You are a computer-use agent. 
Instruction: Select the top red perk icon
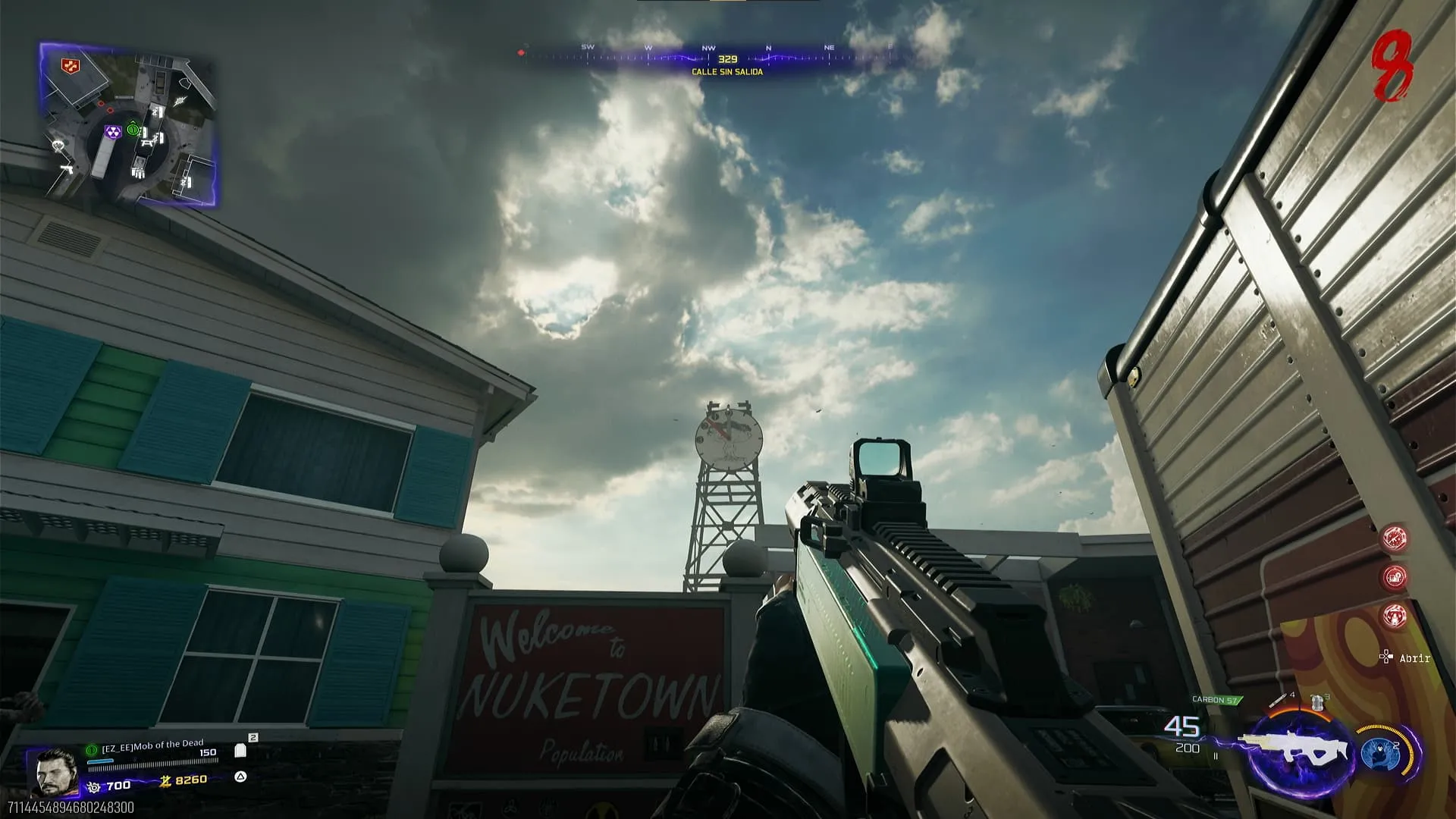[1395, 538]
